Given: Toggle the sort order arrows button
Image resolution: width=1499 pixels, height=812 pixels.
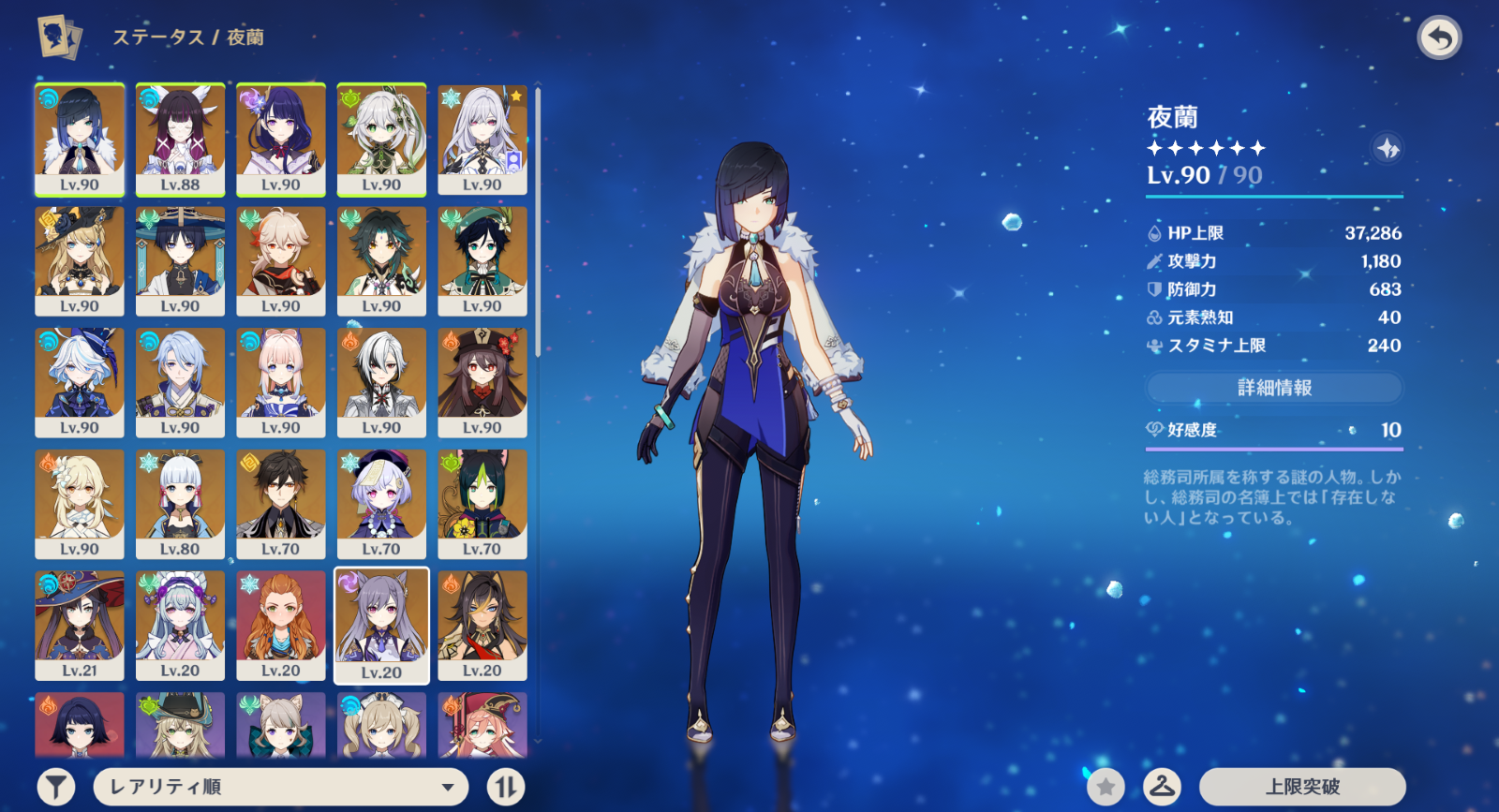Looking at the screenshot, I should tap(506, 787).
